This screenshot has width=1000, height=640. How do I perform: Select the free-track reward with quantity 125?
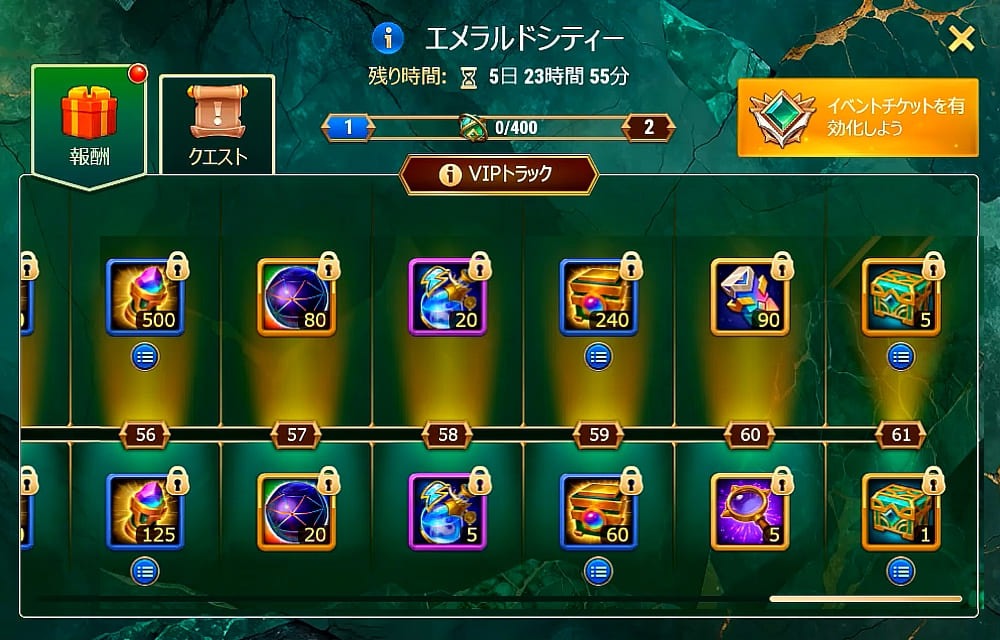pyautogui.click(x=145, y=511)
